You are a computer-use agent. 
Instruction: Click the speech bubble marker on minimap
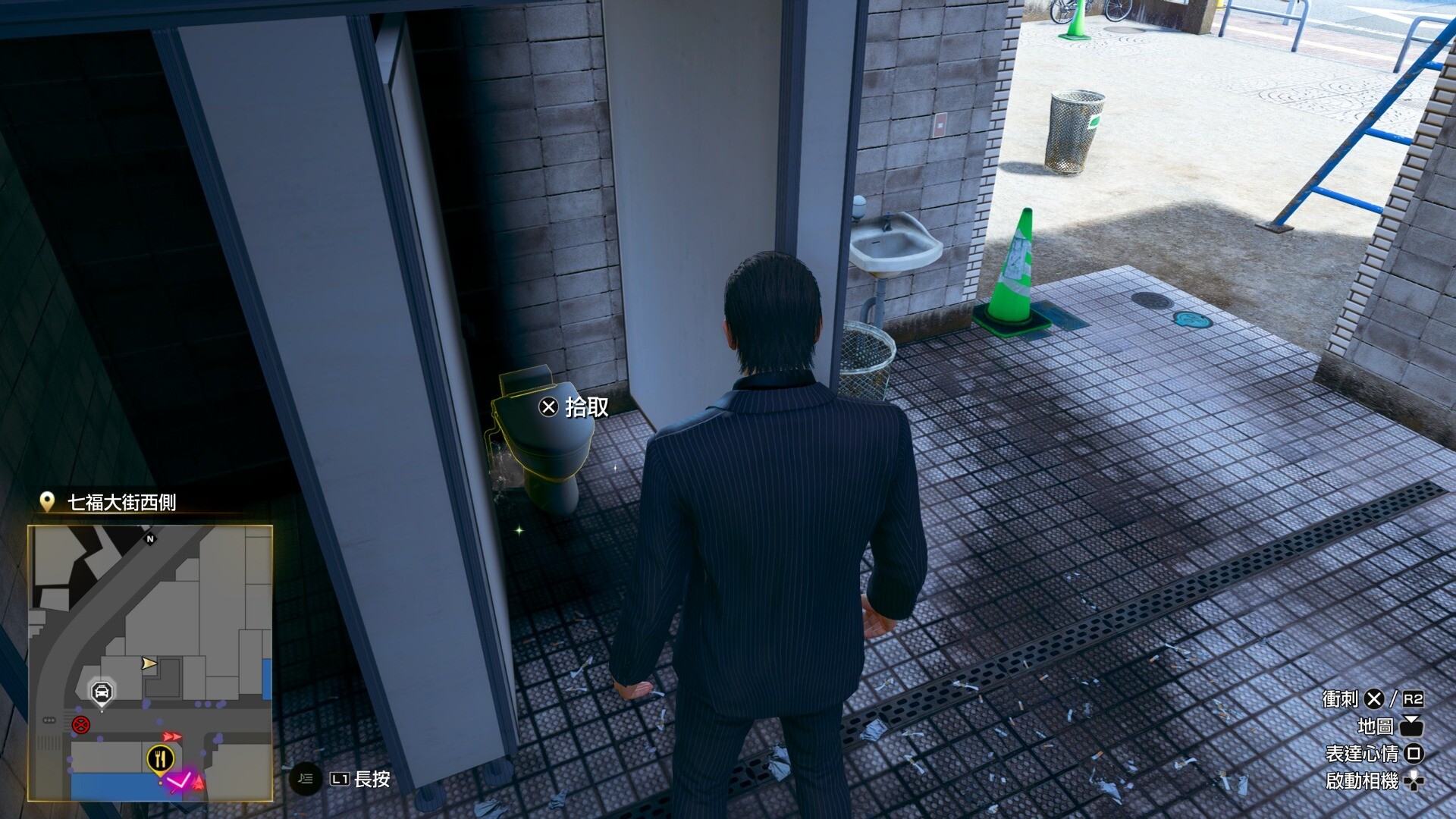pyautogui.click(x=49, y=720)
